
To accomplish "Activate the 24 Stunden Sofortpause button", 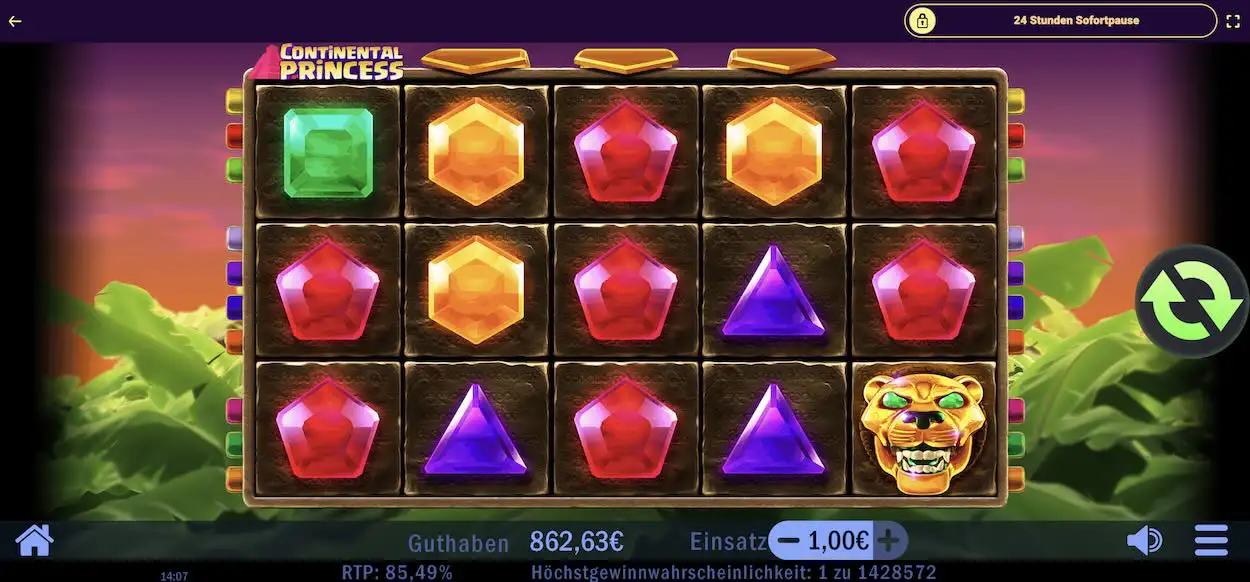I will point(1060,20).
